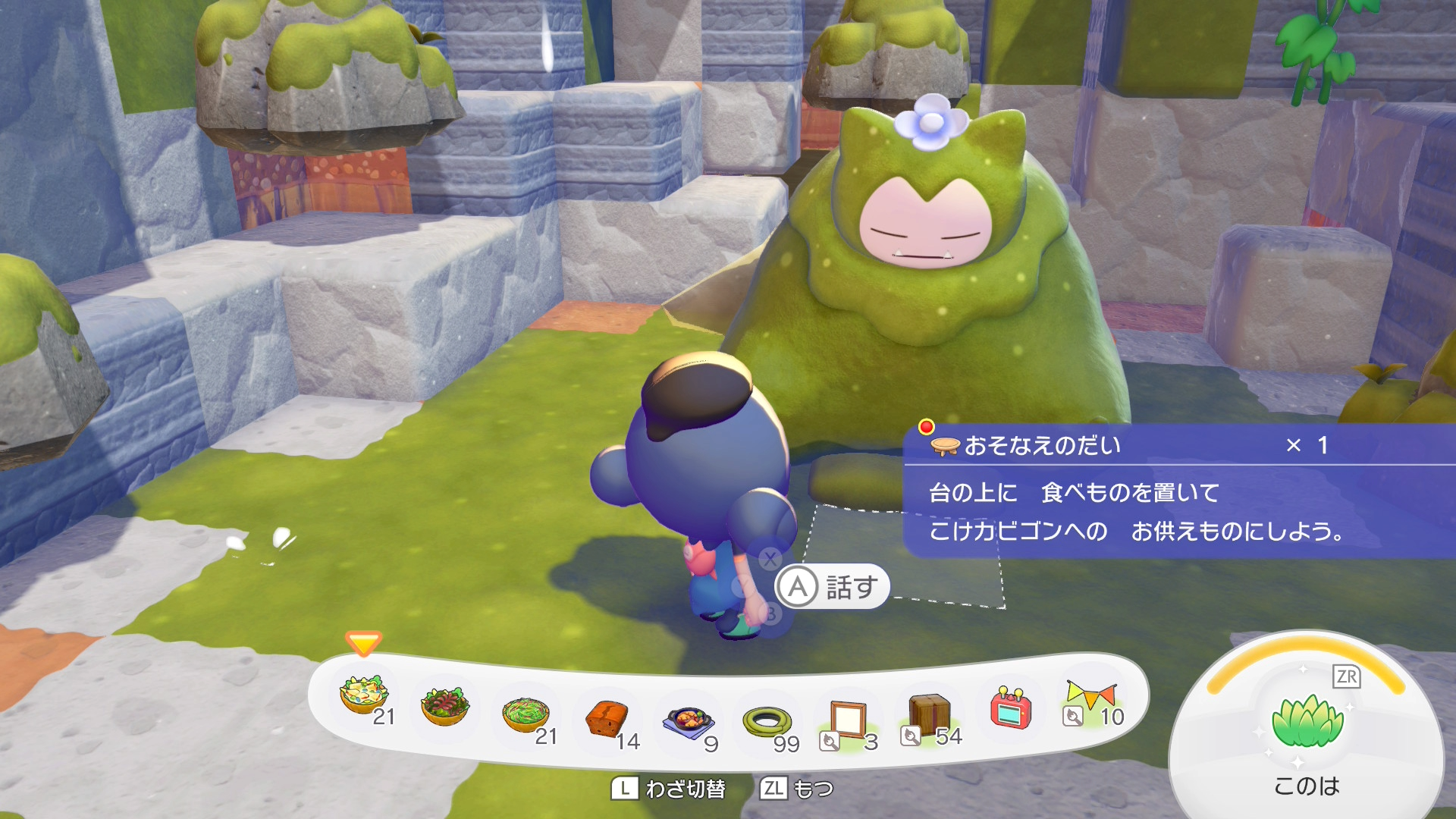Select the brown bread loaf slot
This screenshot has width=1456, height=819.
[607, 717]
